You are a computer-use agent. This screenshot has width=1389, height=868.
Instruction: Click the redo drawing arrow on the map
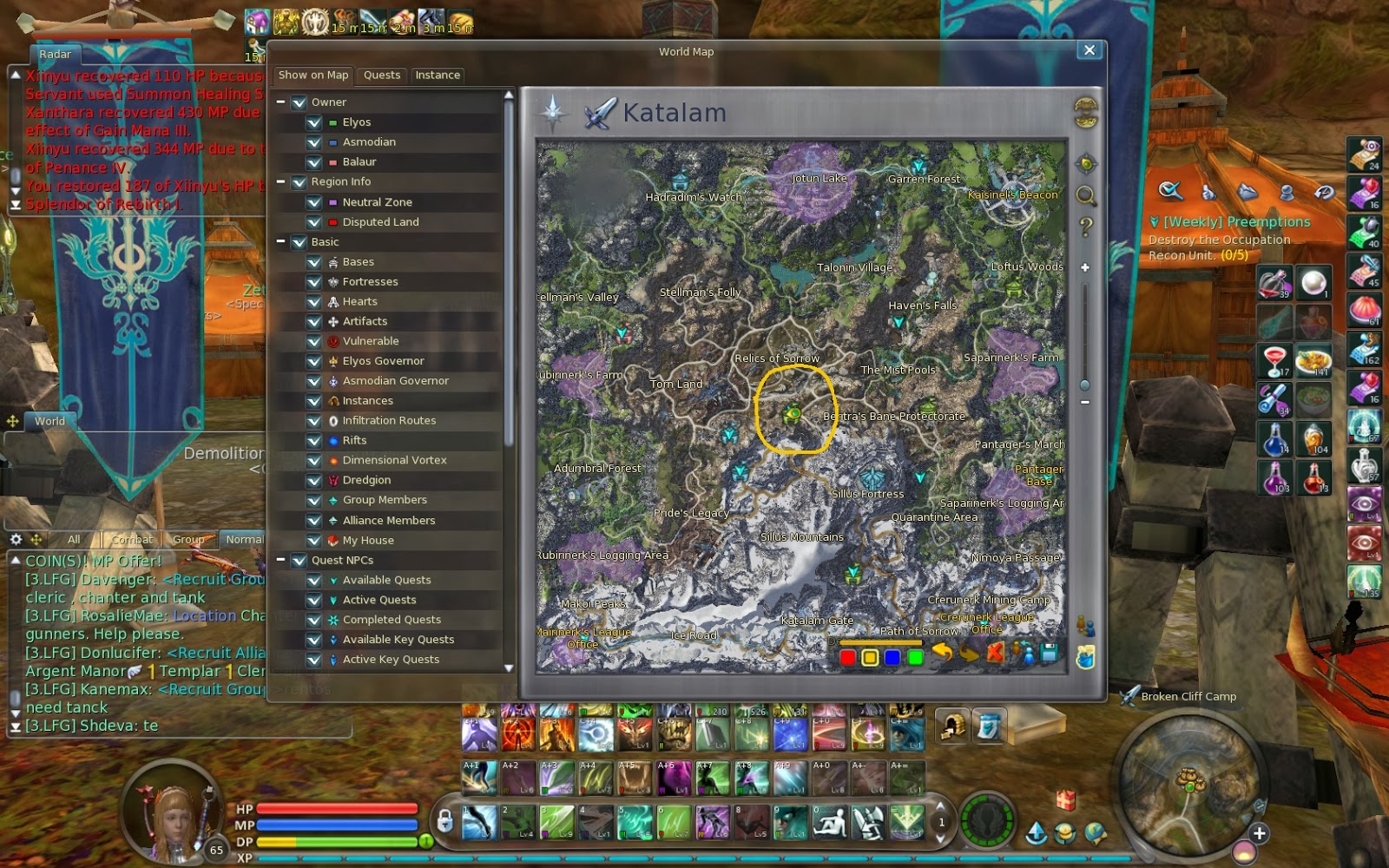(x=971, y=655)
